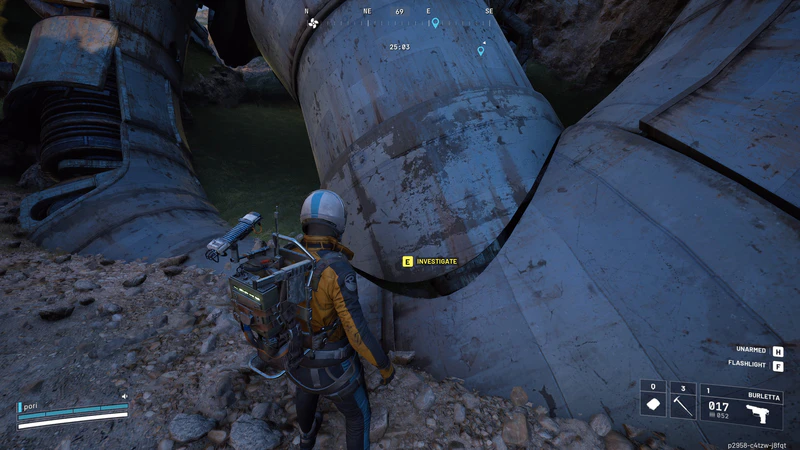Select the Burletta pistol weapon slot
Screen dimensions: 800x450
click(741, 406)
